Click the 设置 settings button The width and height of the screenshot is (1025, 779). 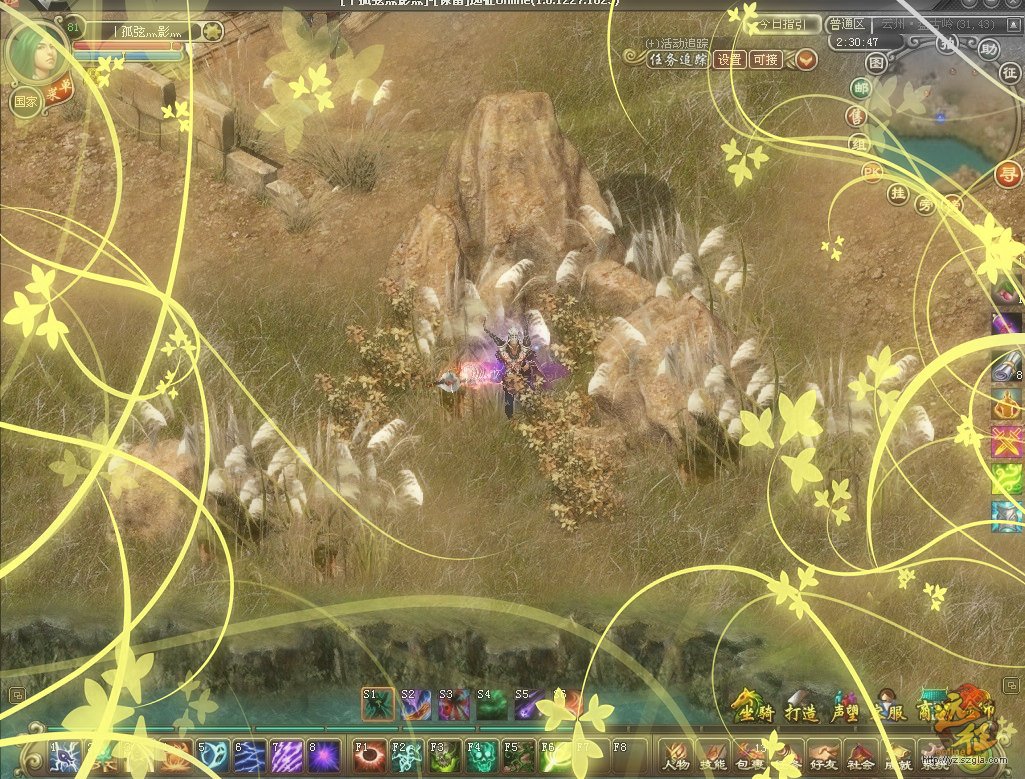730,60
